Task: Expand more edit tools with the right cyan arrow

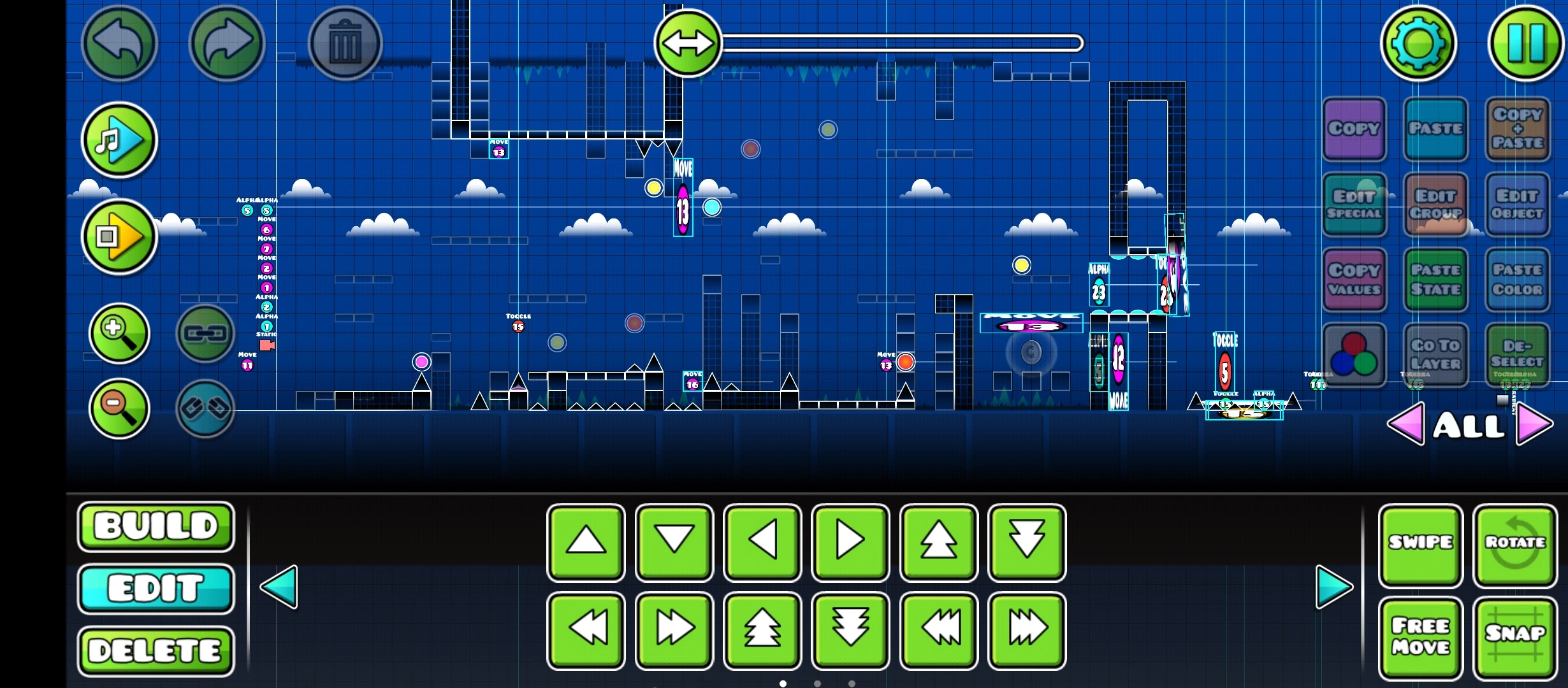Action: (x=1333, y=587)
